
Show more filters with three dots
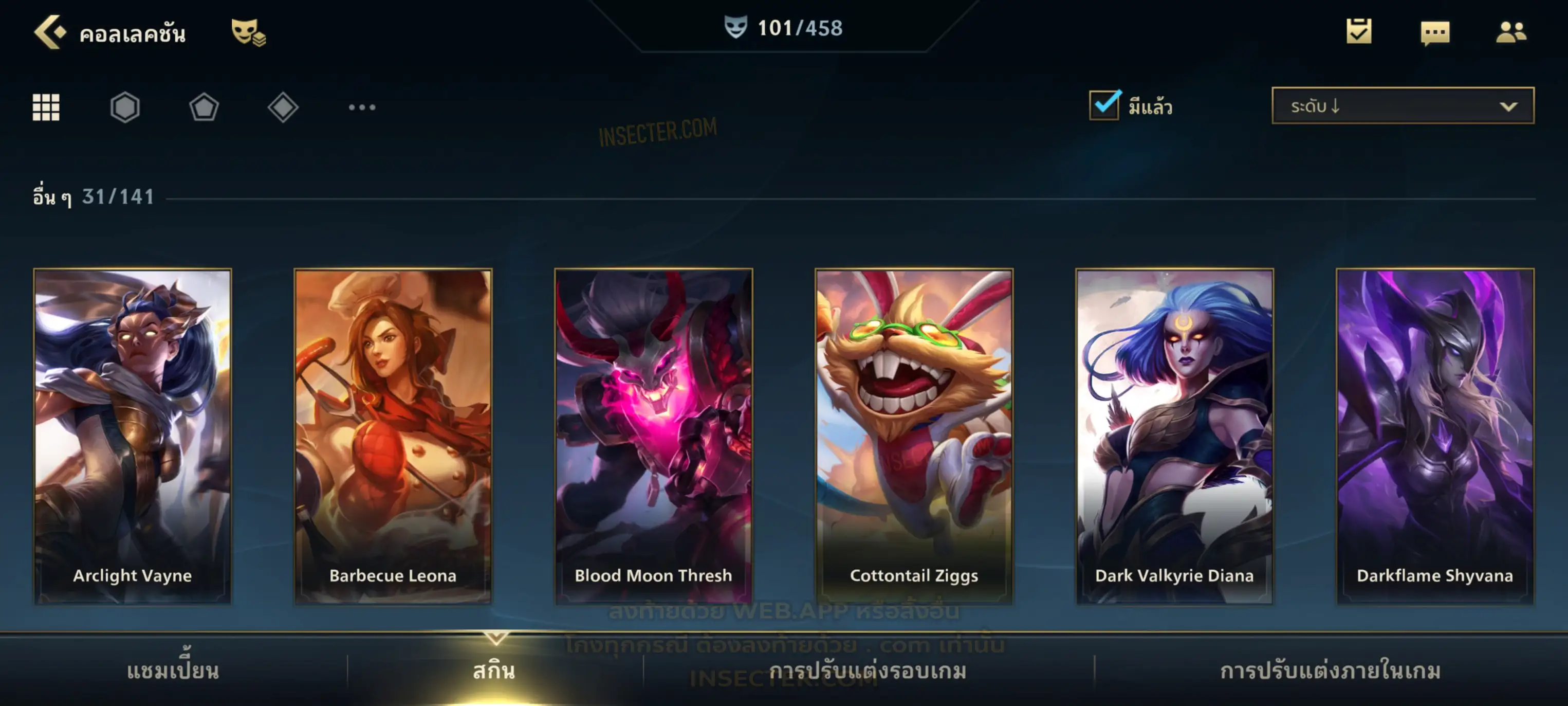click(362, 108)
